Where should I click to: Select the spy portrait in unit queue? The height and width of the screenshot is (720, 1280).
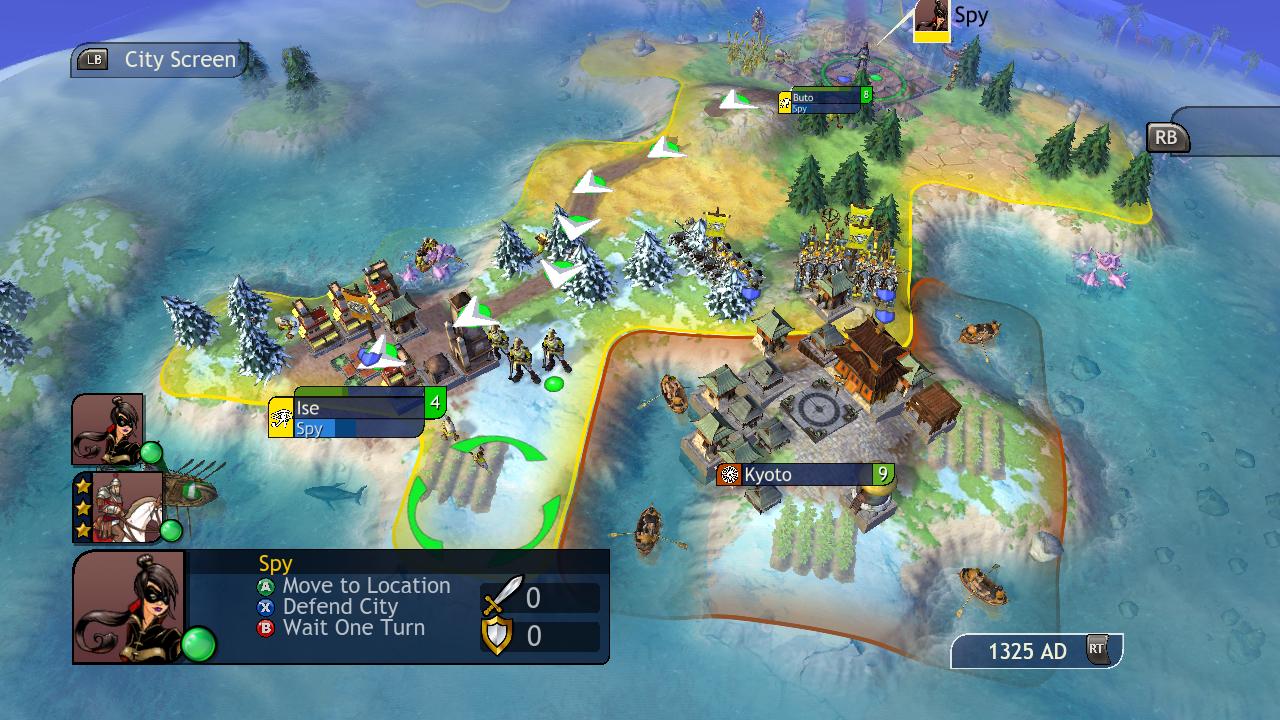click(108, 429)
